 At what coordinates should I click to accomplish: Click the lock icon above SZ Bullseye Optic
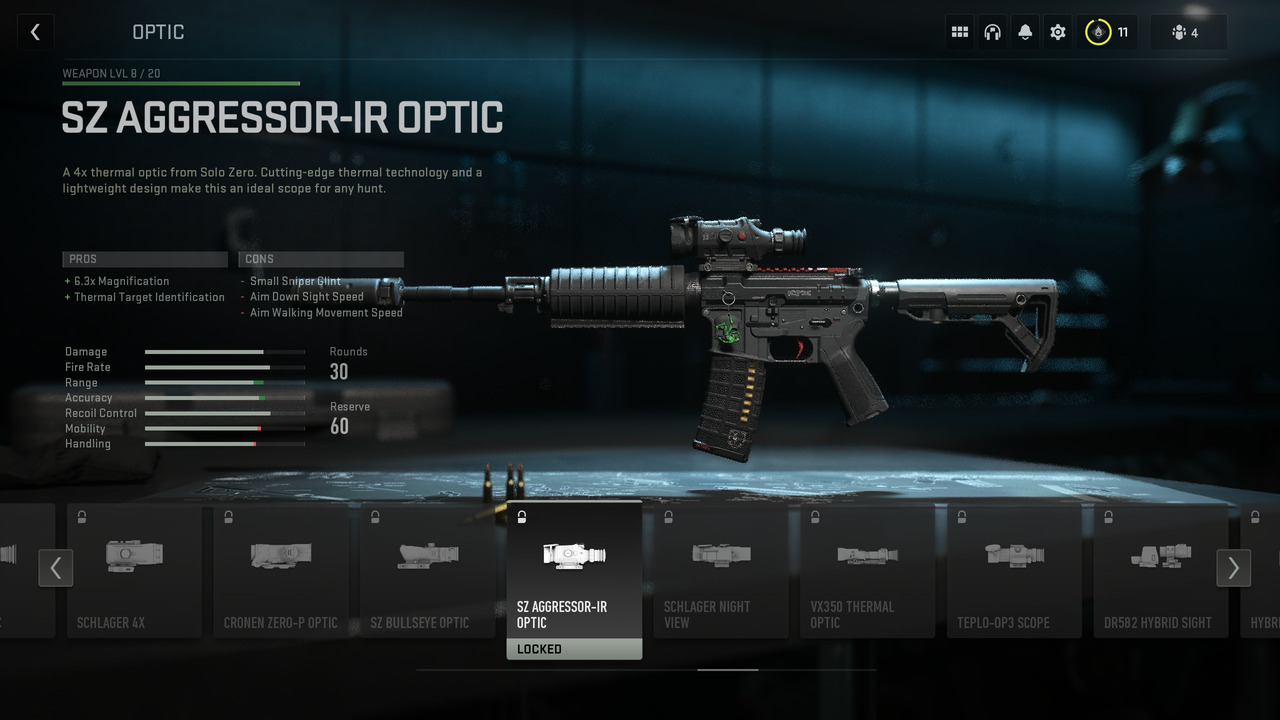[x=375, y=516]
